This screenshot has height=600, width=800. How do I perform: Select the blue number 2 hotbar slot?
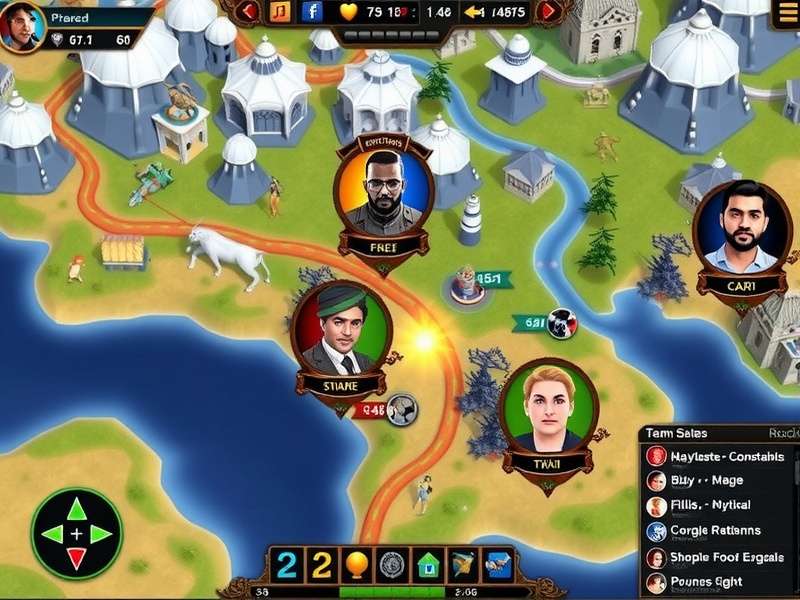(287, 566)
